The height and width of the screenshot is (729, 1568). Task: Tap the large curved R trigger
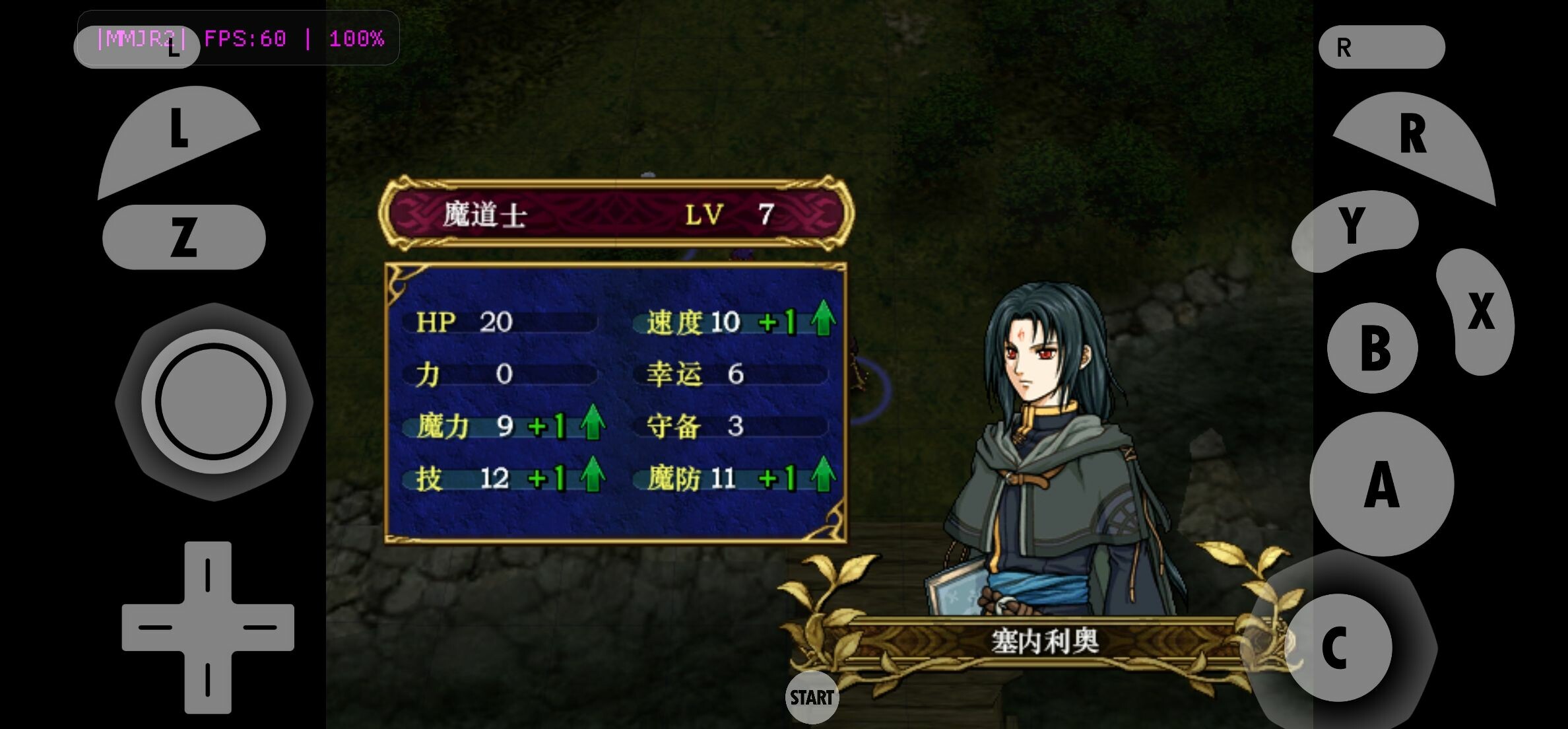point(1416,139)
